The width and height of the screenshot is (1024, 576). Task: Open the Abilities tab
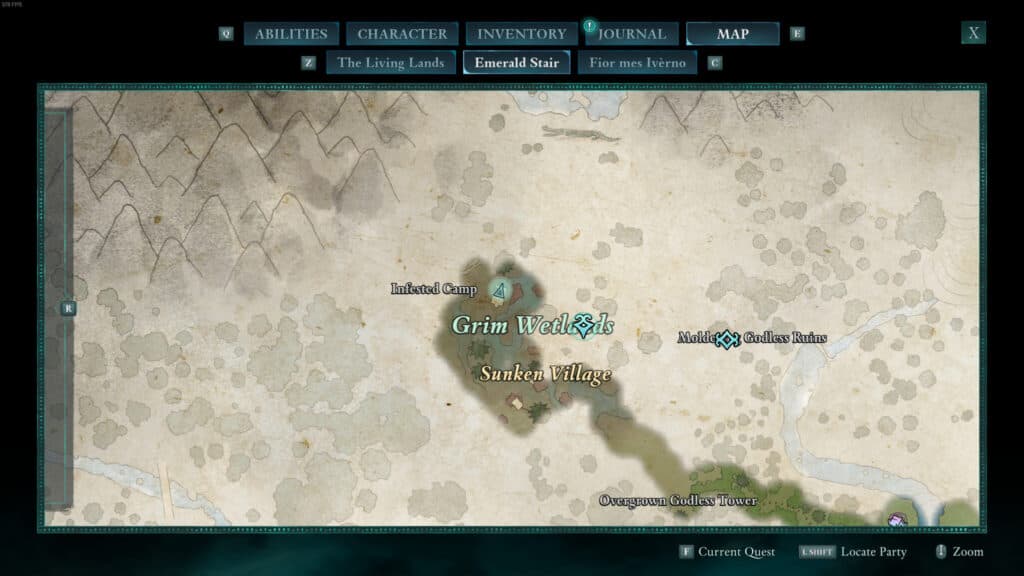(291, 34)
